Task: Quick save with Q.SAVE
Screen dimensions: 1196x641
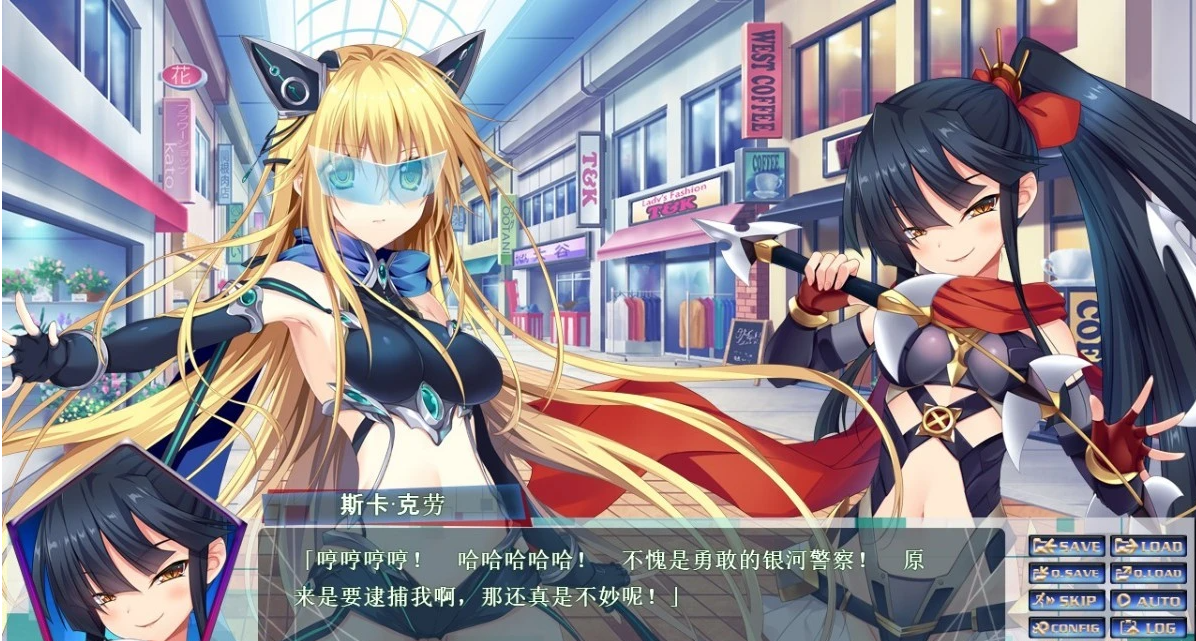Action: (x=1067, y=574)
